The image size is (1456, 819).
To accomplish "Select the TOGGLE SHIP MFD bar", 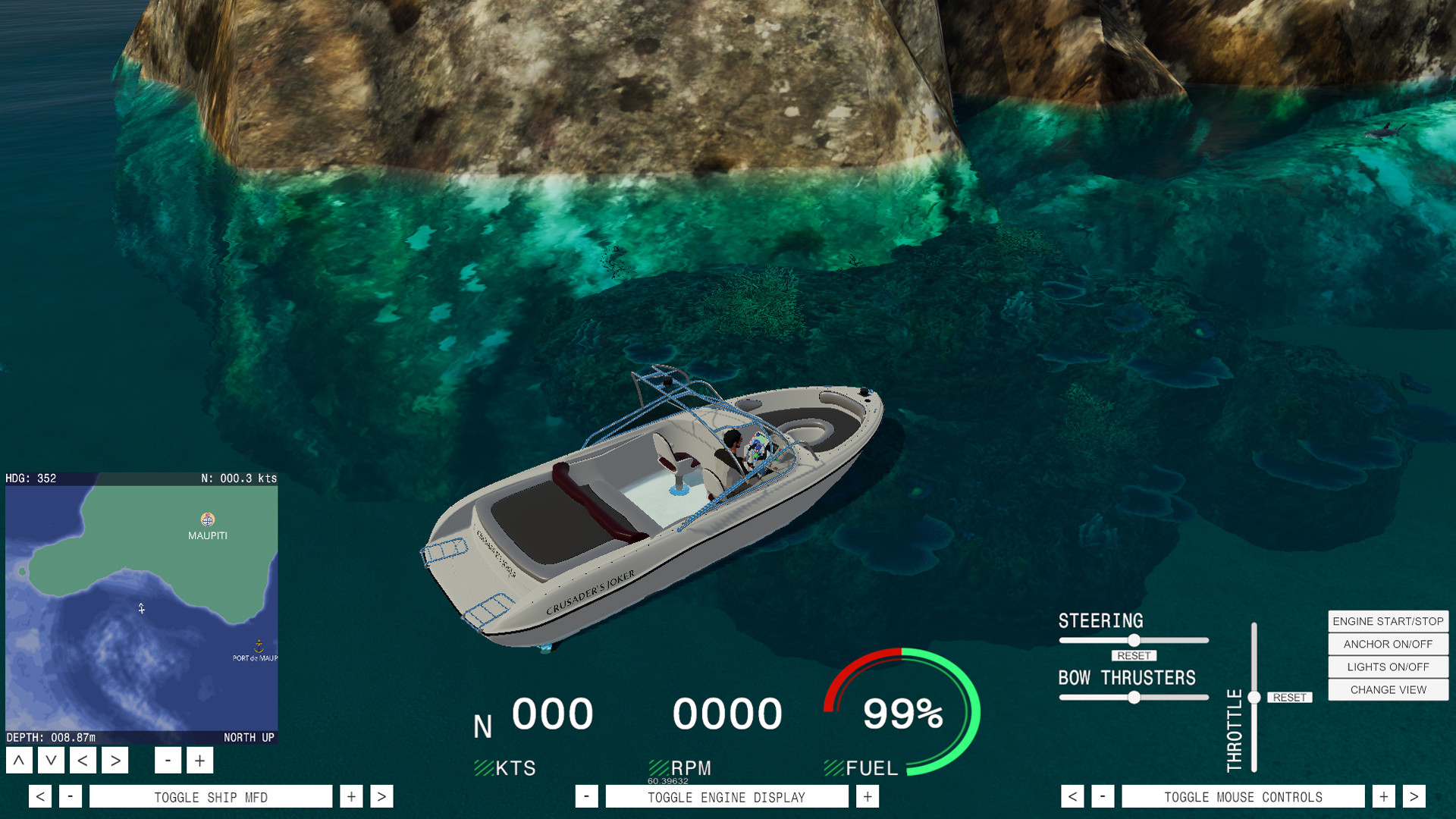I will [x=210, y=796].
